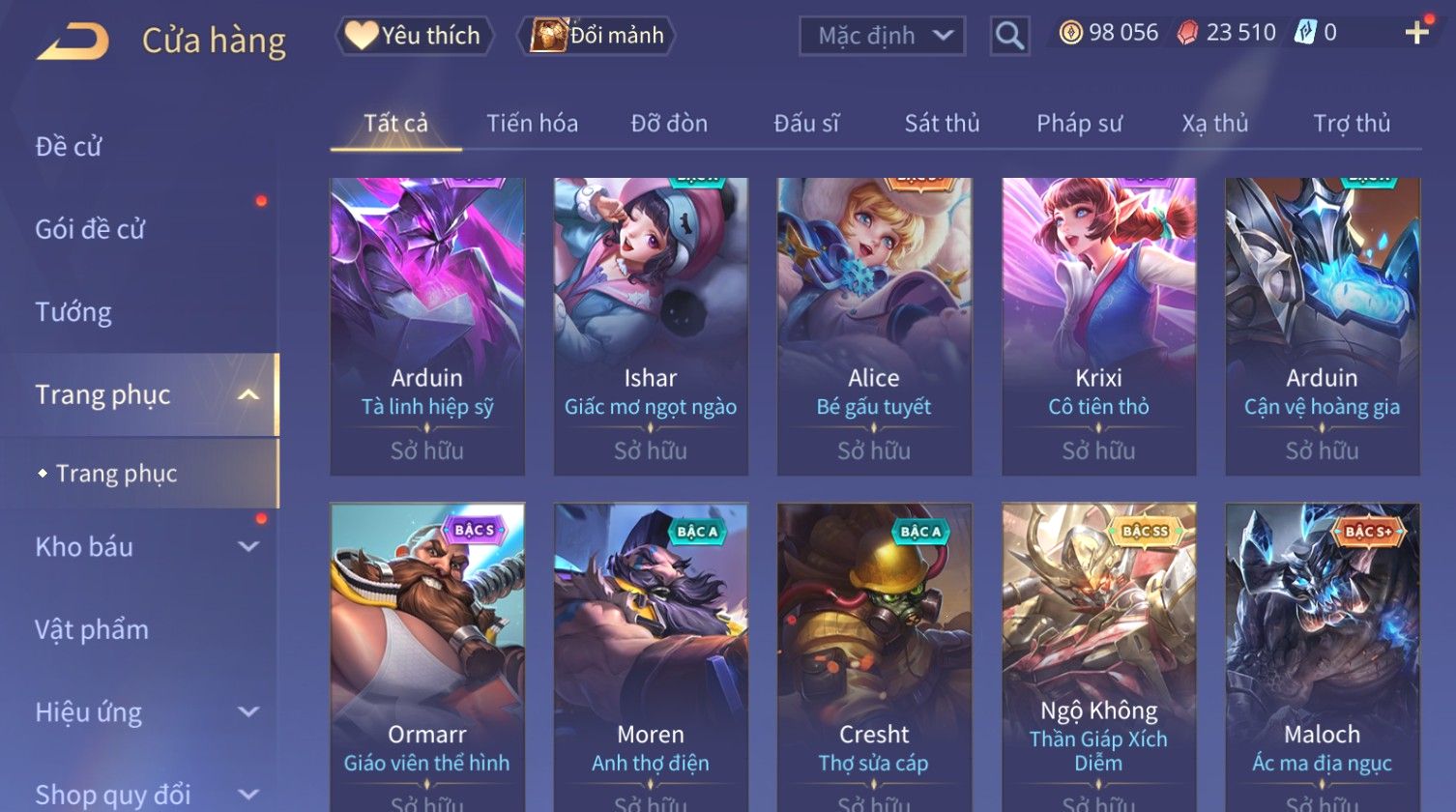Select the Pháp sư category tab

[1079, 124]
